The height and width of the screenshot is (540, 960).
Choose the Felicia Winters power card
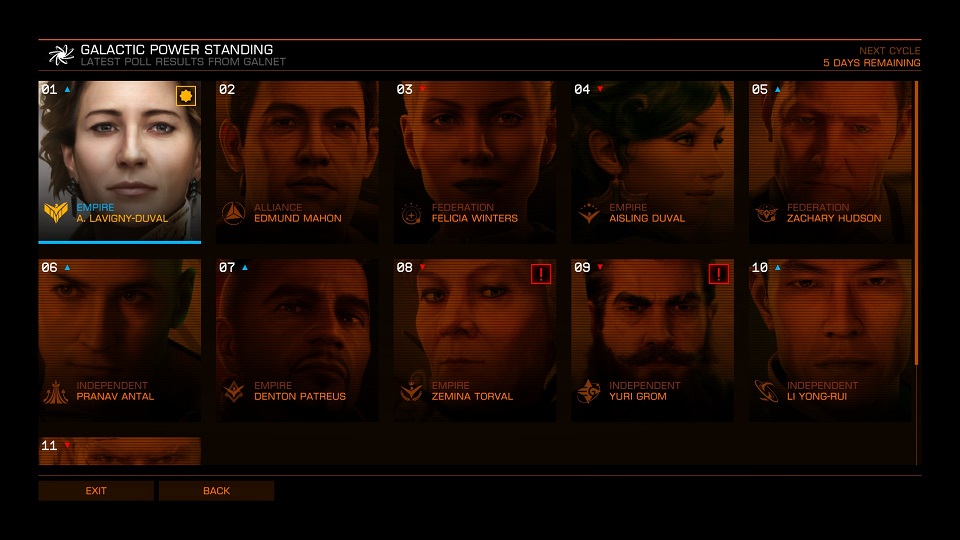474,160
